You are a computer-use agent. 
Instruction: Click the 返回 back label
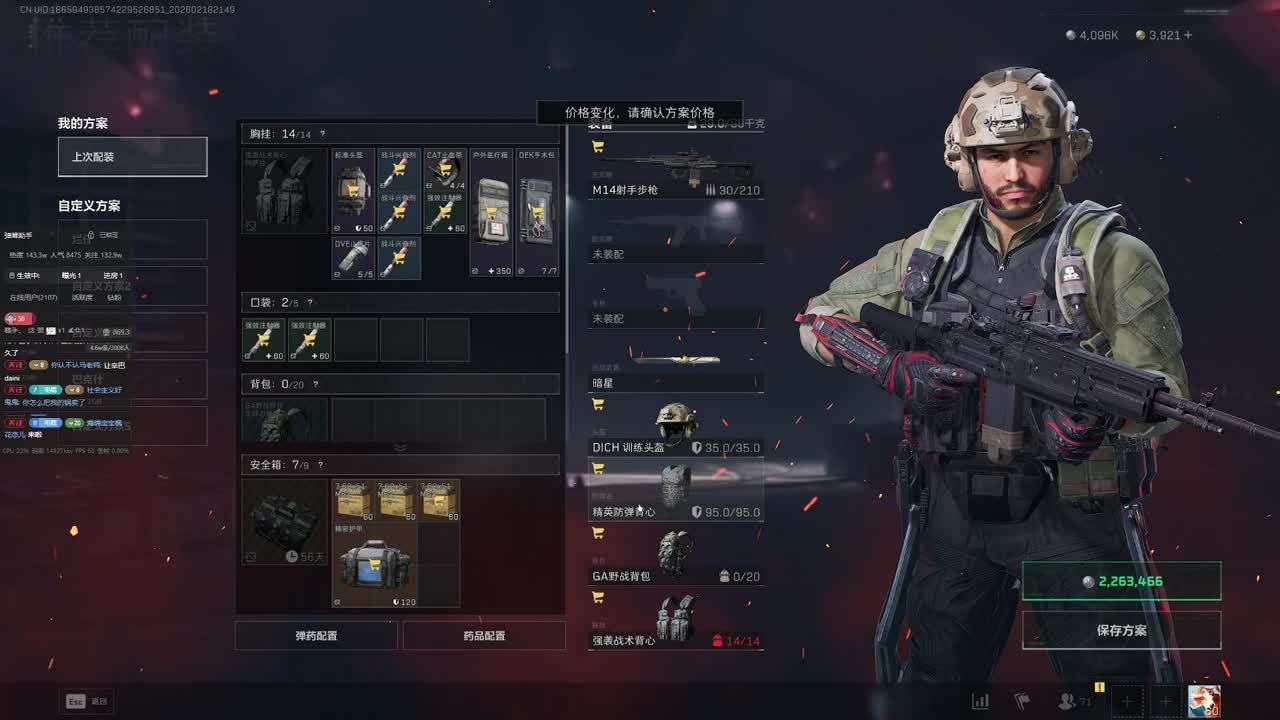pyautogui.click(x=99, y=701)
